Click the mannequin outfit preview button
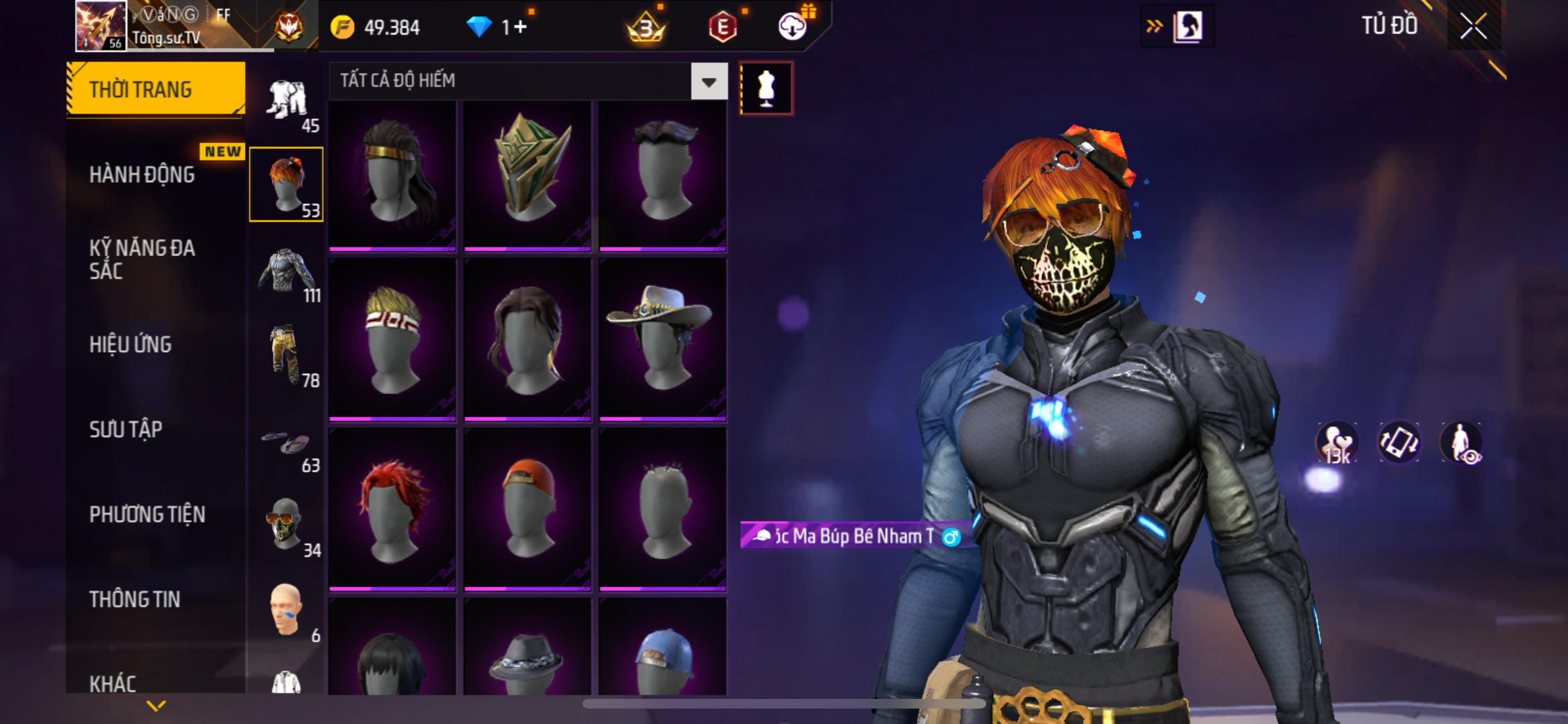 766,88
